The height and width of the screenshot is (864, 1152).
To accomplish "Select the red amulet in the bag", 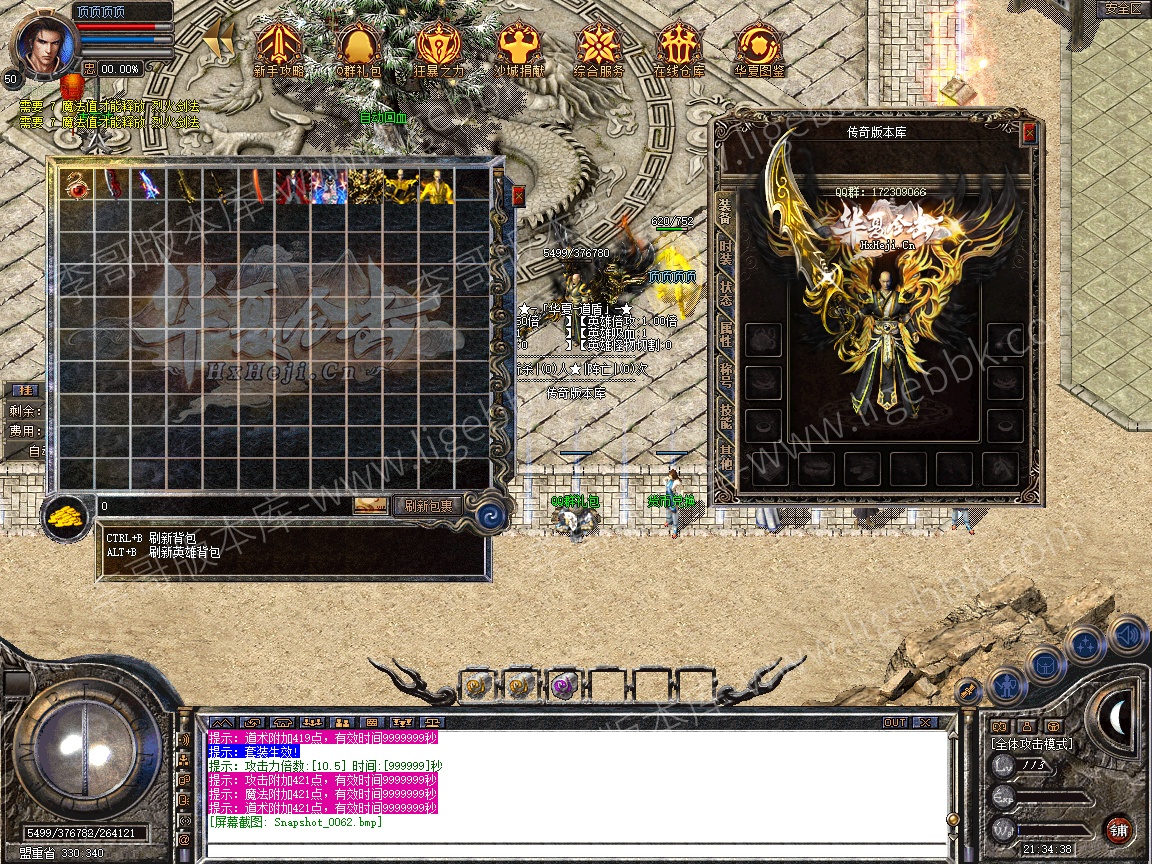I will [76, 186].
